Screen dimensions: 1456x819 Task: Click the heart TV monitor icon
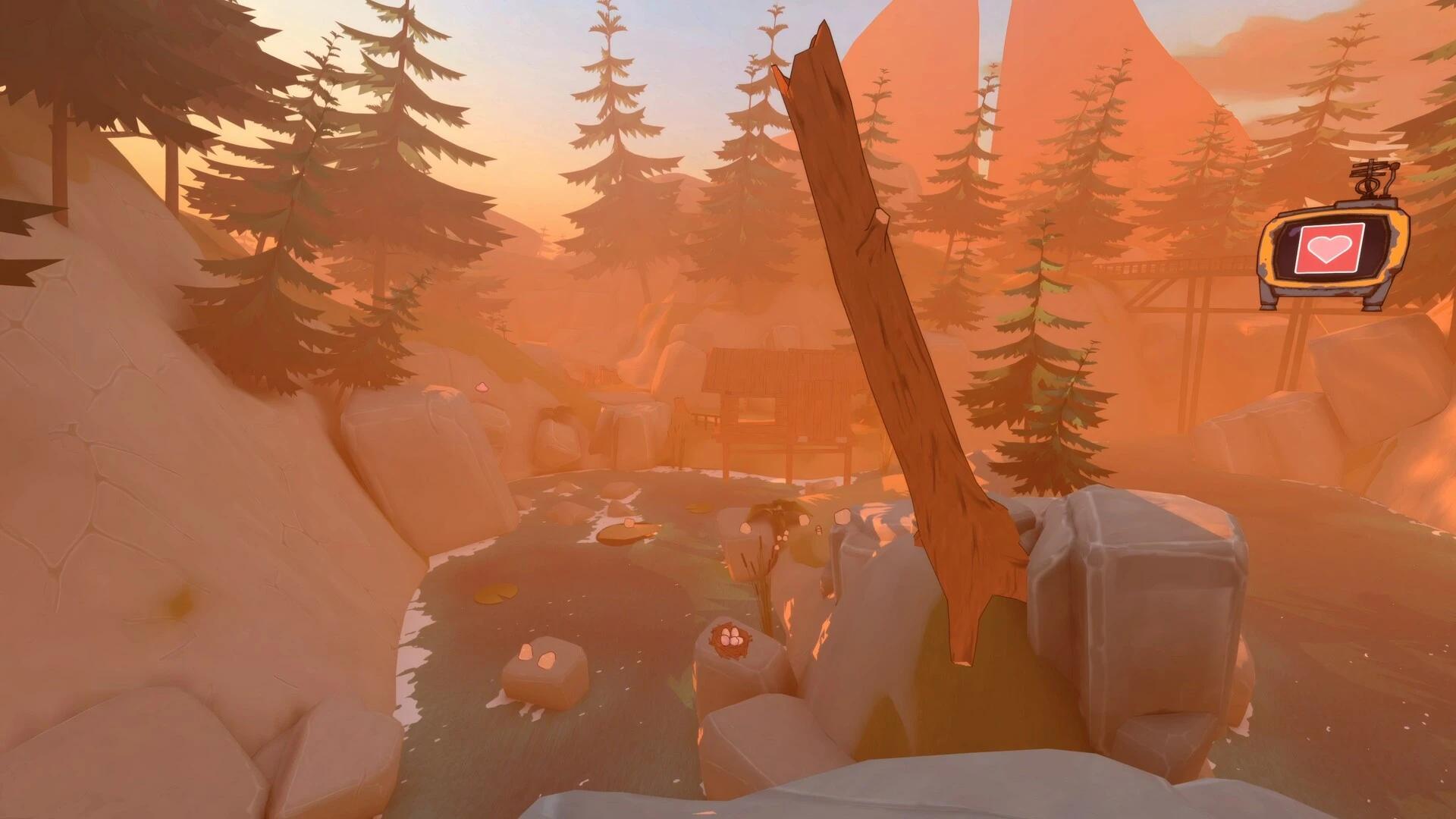pos(1331,249)
